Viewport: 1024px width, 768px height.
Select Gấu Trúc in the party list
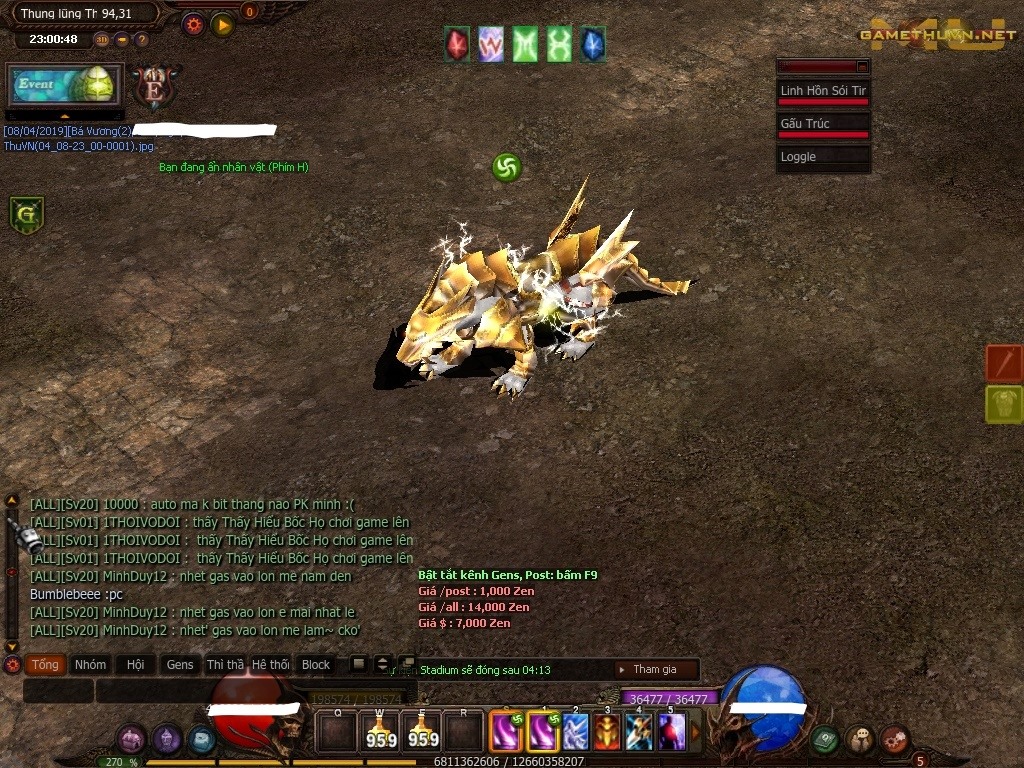(x=822, y=124)
